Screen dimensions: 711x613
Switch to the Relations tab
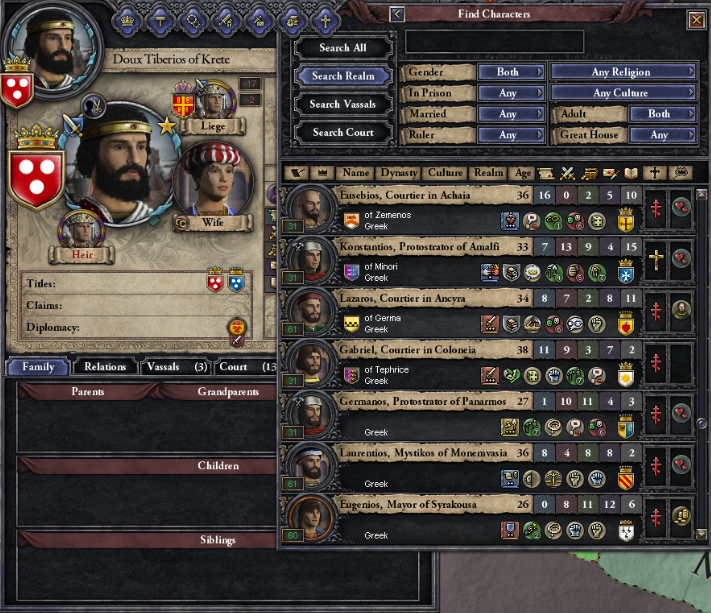pyautogui.click(x=105, y=367)
